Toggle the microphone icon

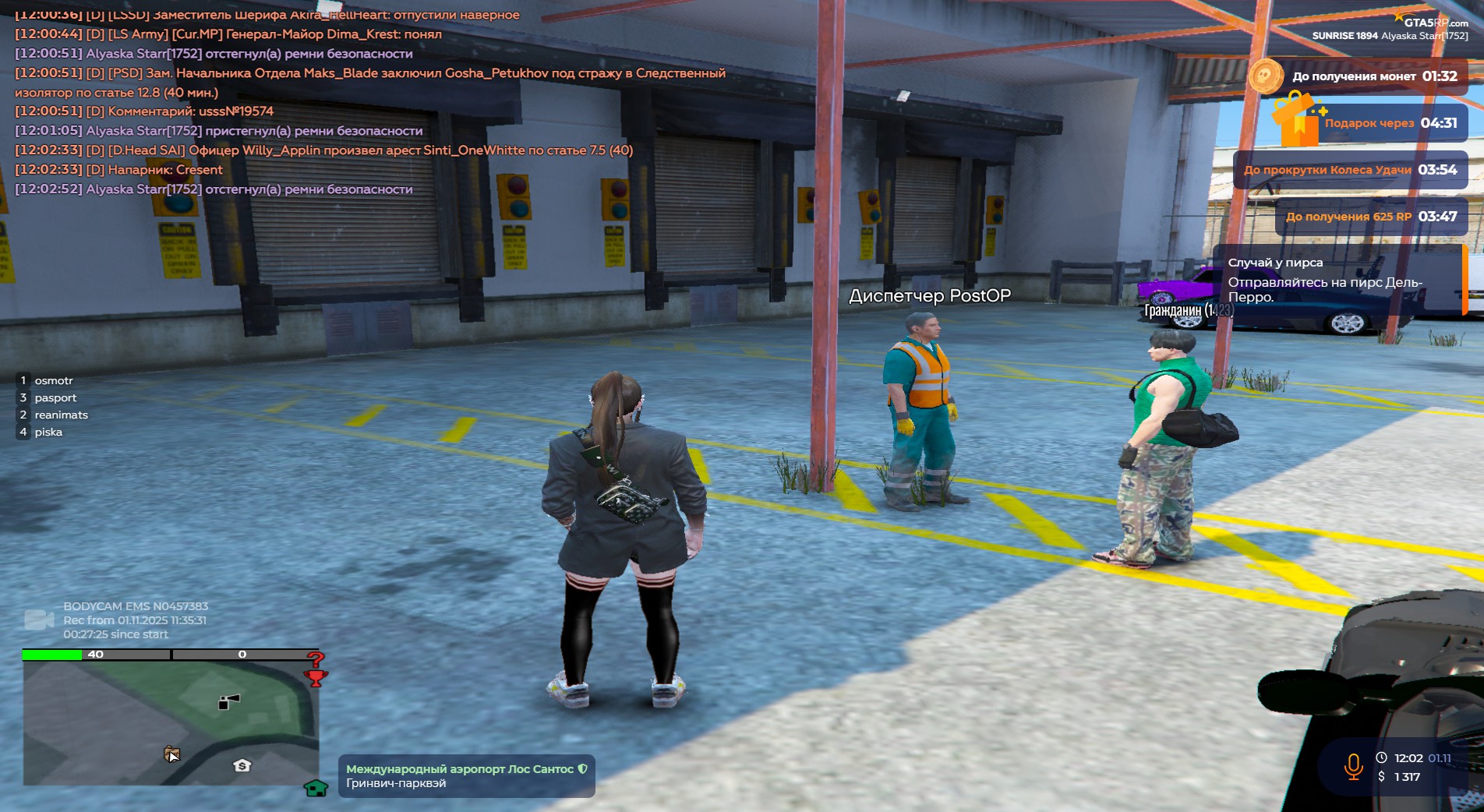point(1353,767)
